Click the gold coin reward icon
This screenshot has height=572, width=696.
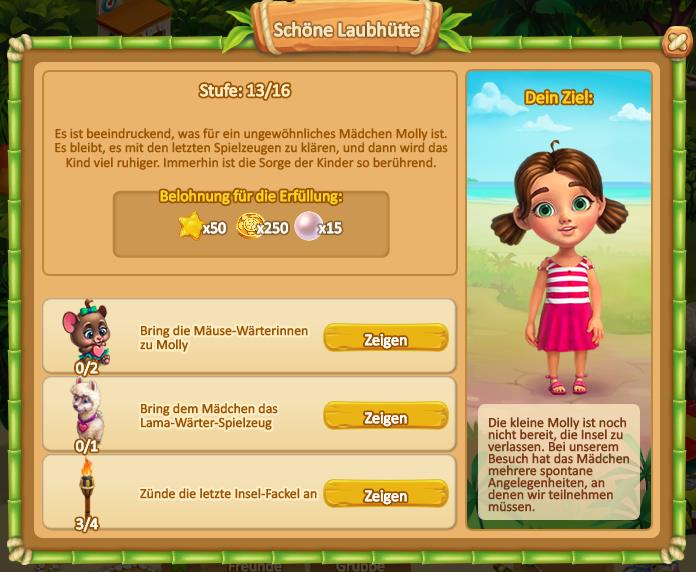pos(248,226)
